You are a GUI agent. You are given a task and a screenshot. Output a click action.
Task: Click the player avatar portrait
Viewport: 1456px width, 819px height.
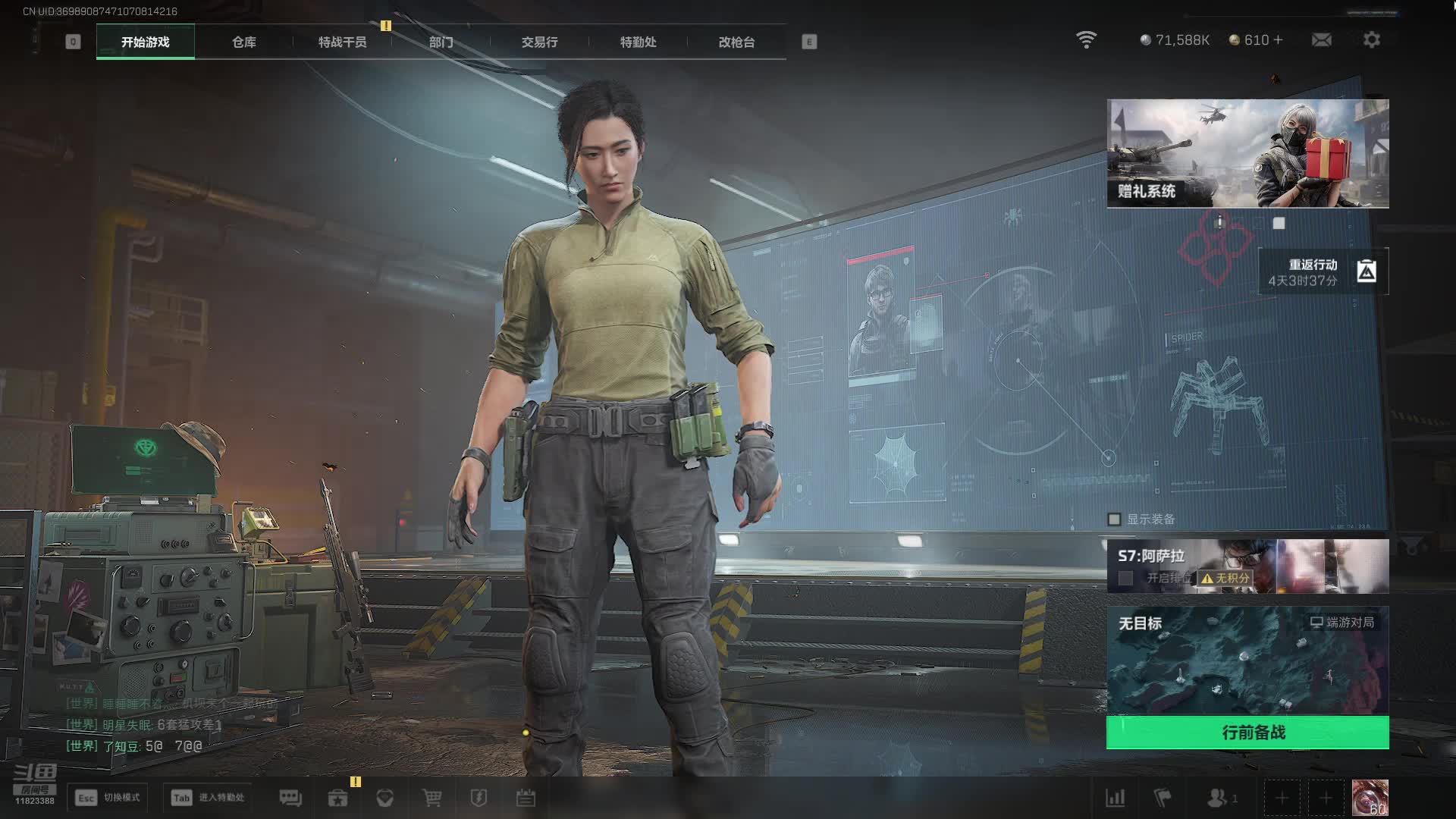[1370, 798]
